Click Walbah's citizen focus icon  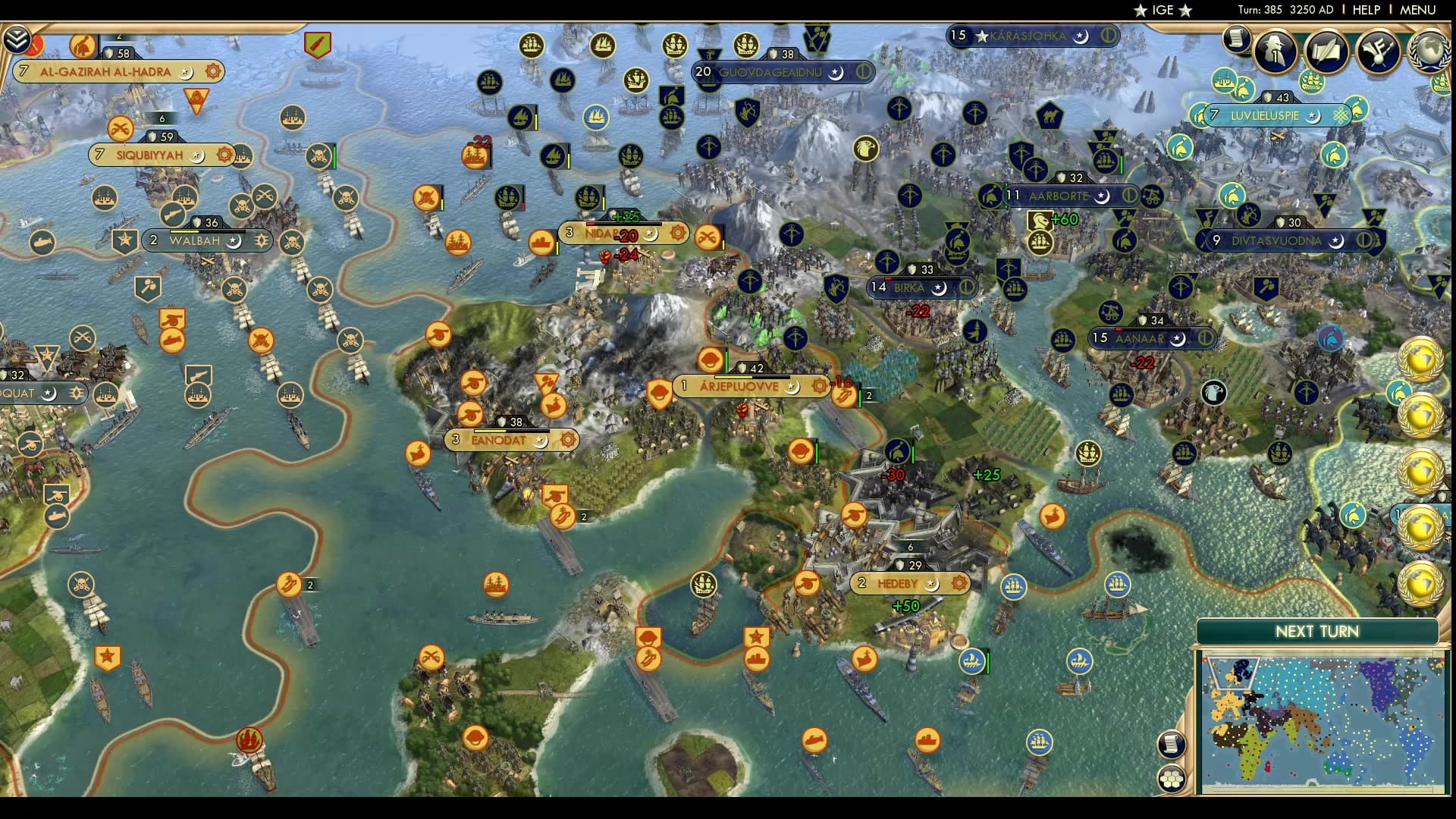[262, 240]
